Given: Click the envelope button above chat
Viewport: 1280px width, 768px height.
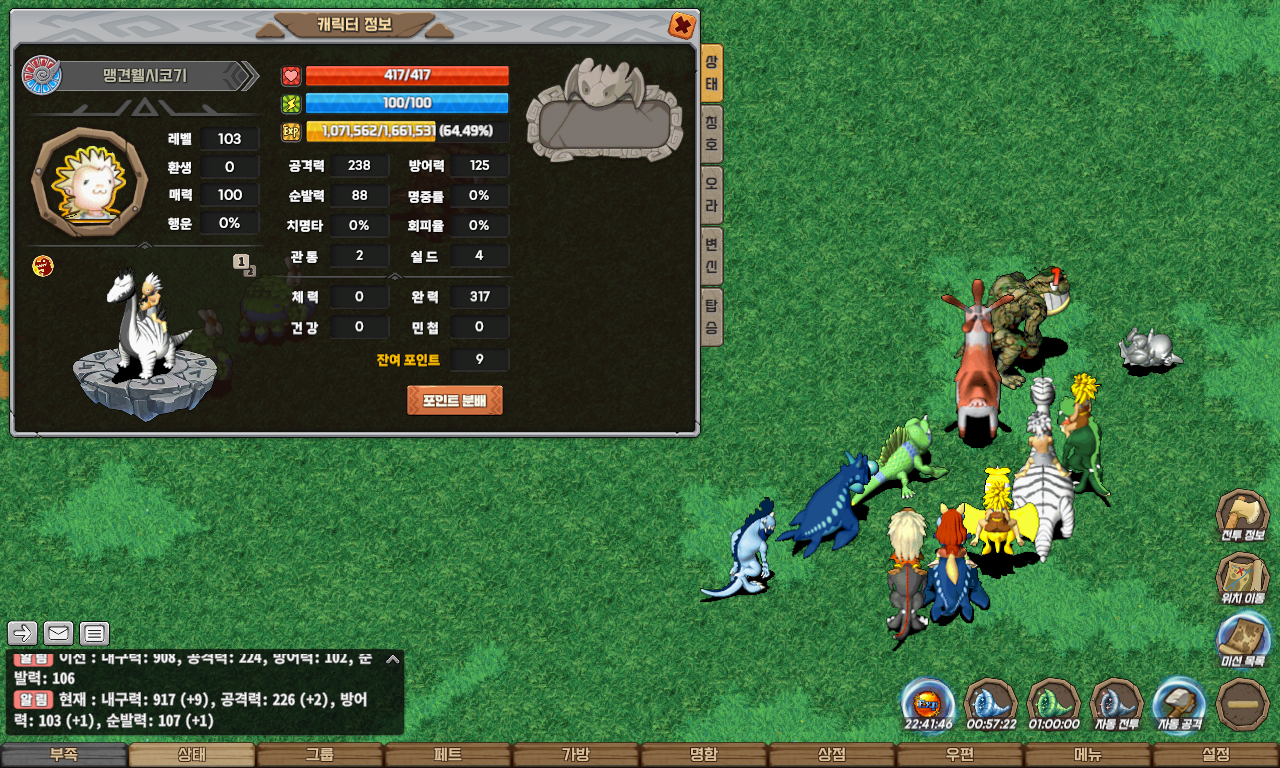Looking at the screenshot, I should coord(58,633).
